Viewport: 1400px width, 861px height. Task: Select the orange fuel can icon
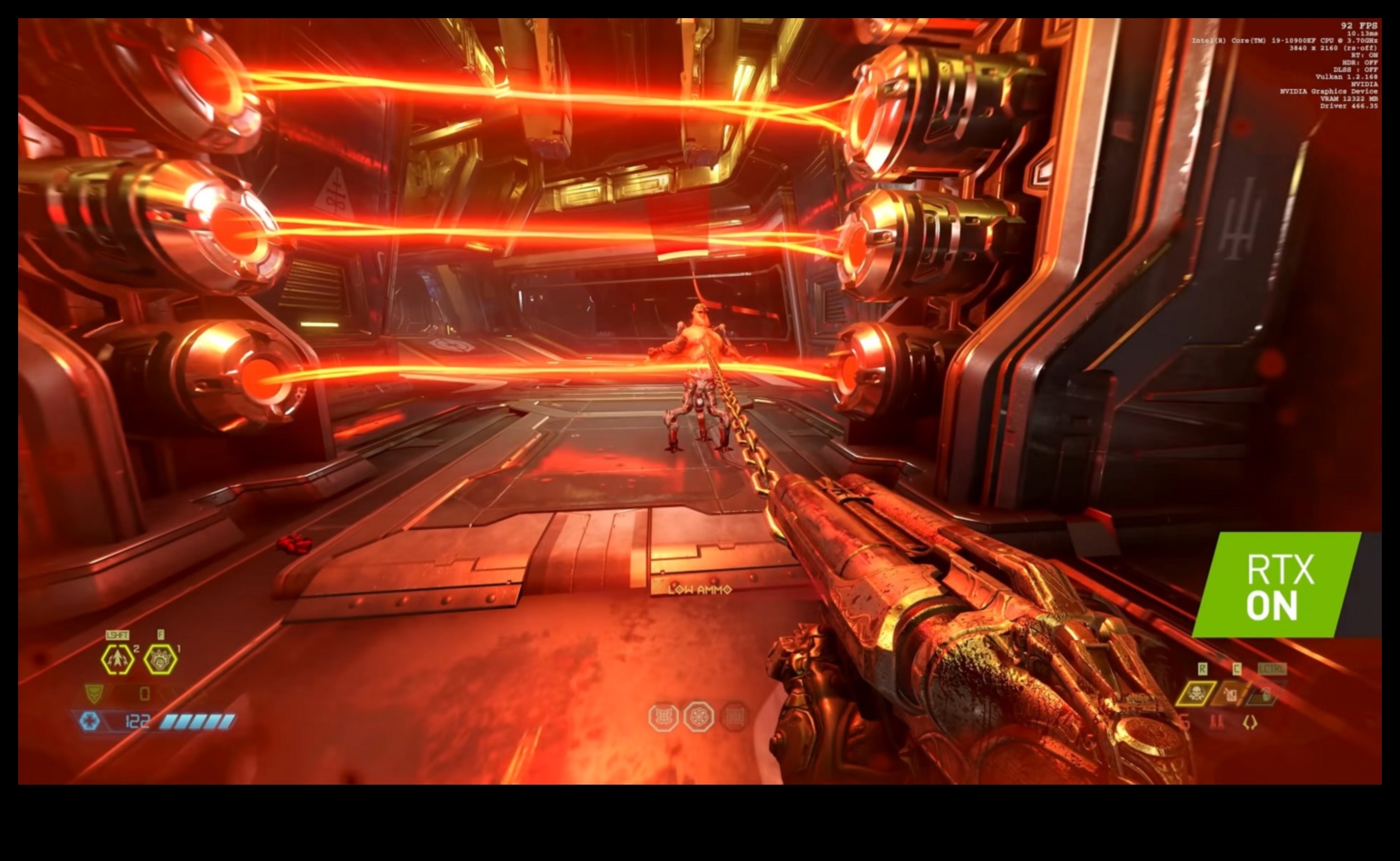[x=1231, y=695]
